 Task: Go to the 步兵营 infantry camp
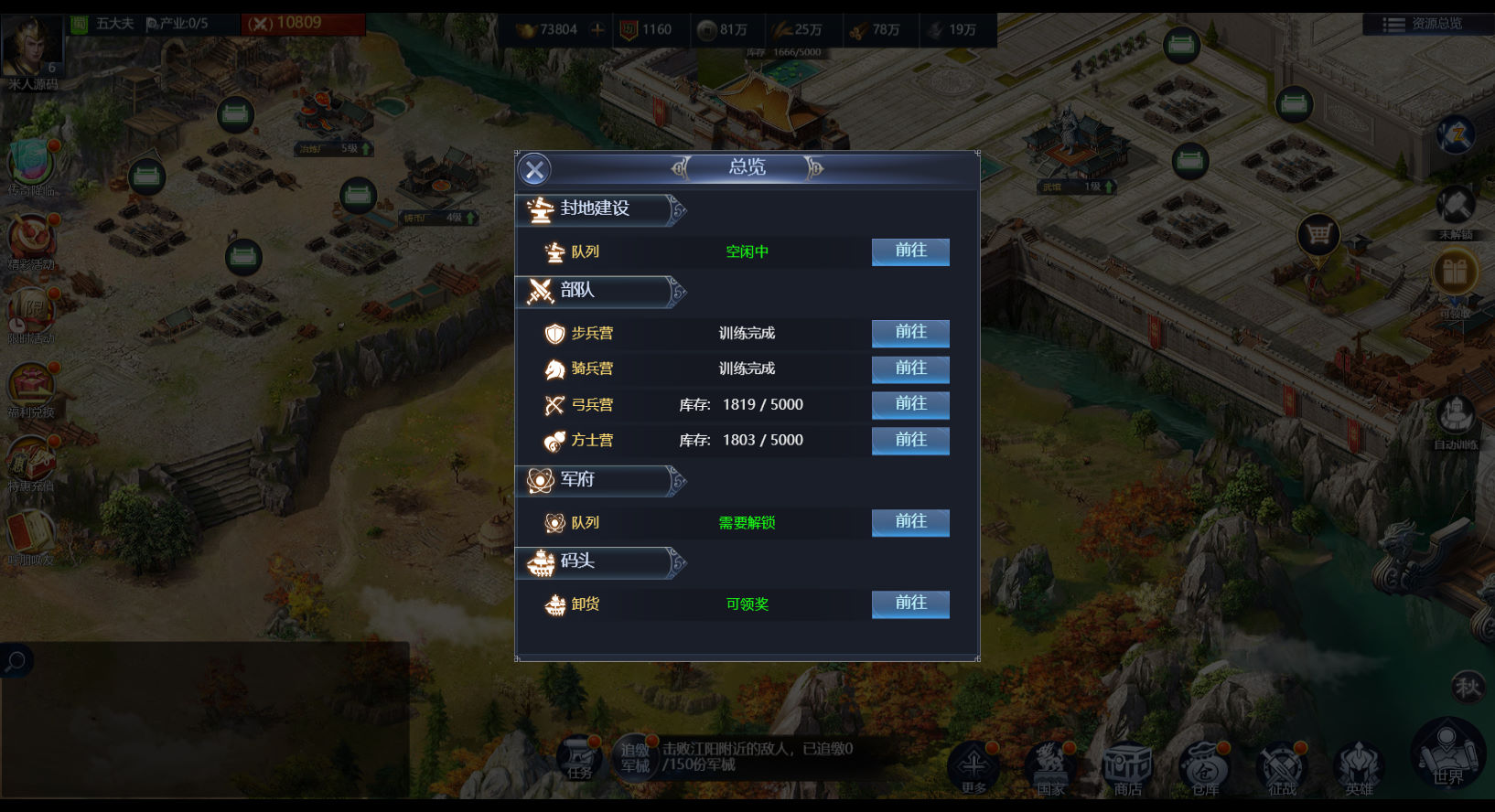click(x=910, y=333)
